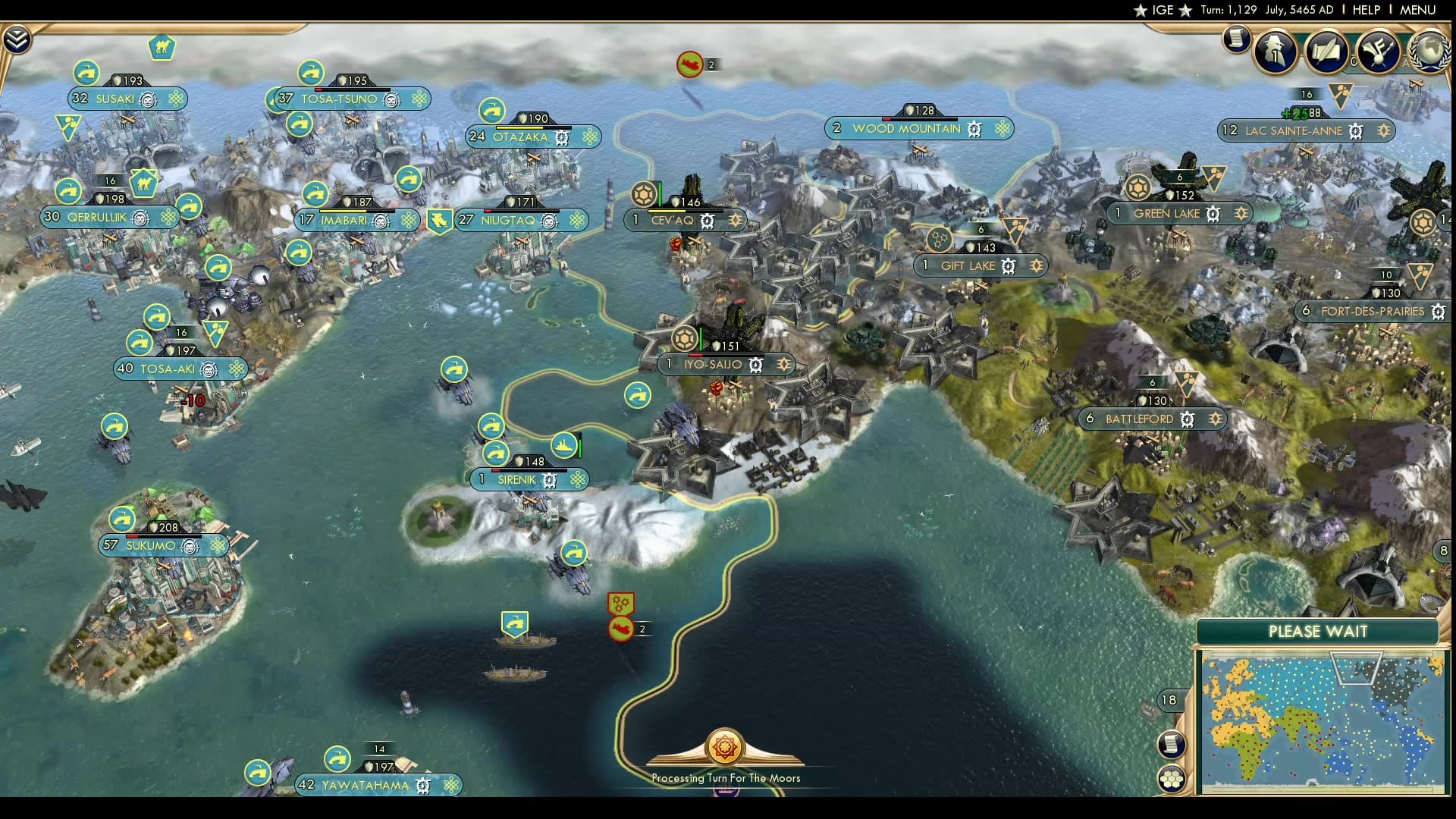This screenshot has height=819, width=1456.
Task: Open the IGE in-game editor
Action: [1163, 10]
